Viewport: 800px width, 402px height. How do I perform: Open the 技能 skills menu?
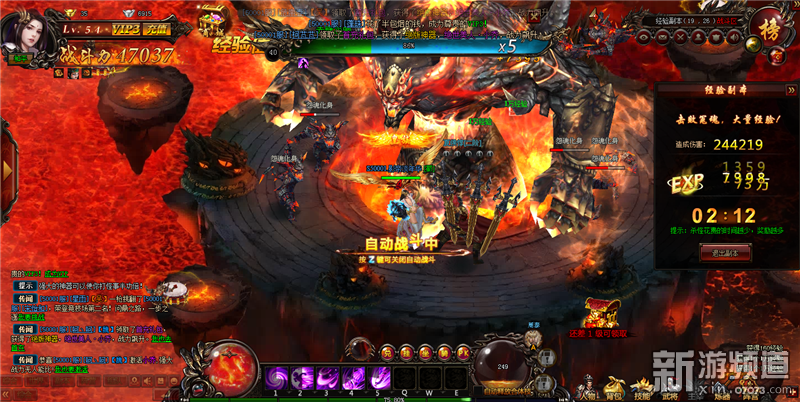(x=643, y=384)
